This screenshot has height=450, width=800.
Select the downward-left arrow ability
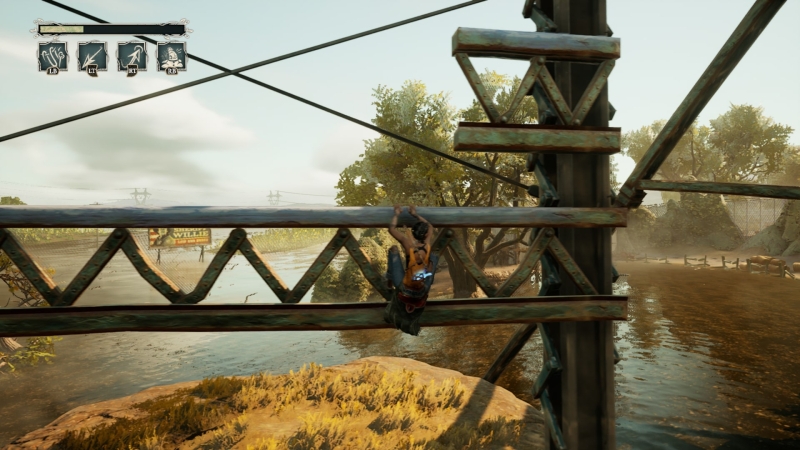click(92, 56)
